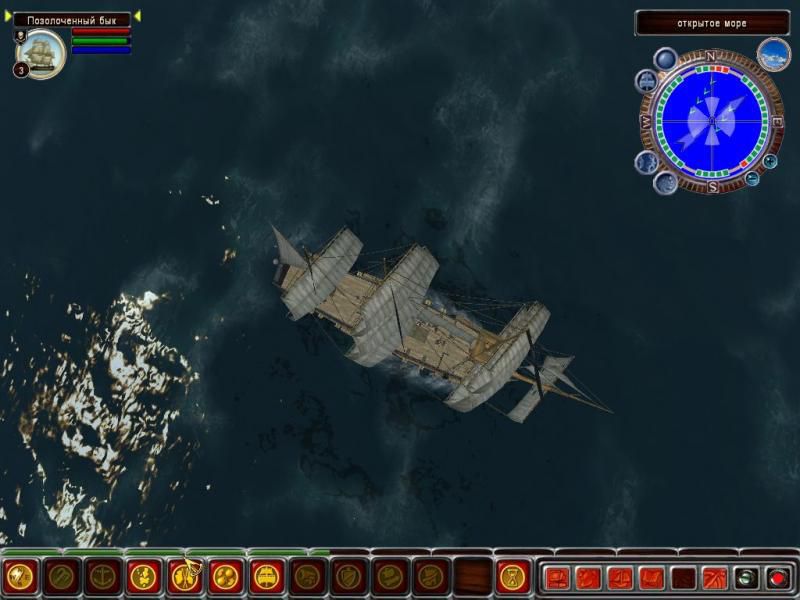
Task: Select the ship portrait in the top-left
Action: (x=42, y=54)
